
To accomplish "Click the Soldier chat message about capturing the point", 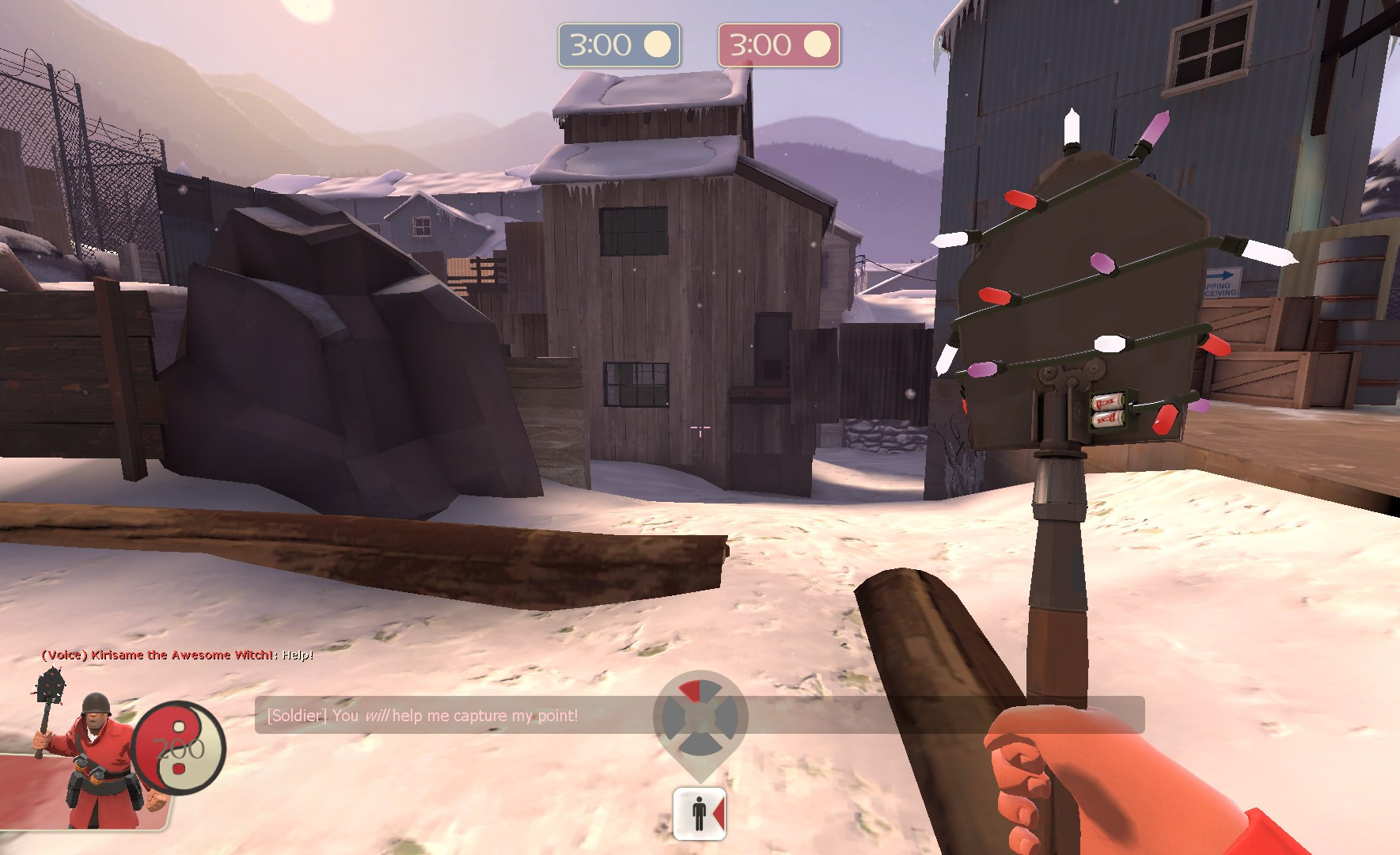I will [x=422, y=715].
